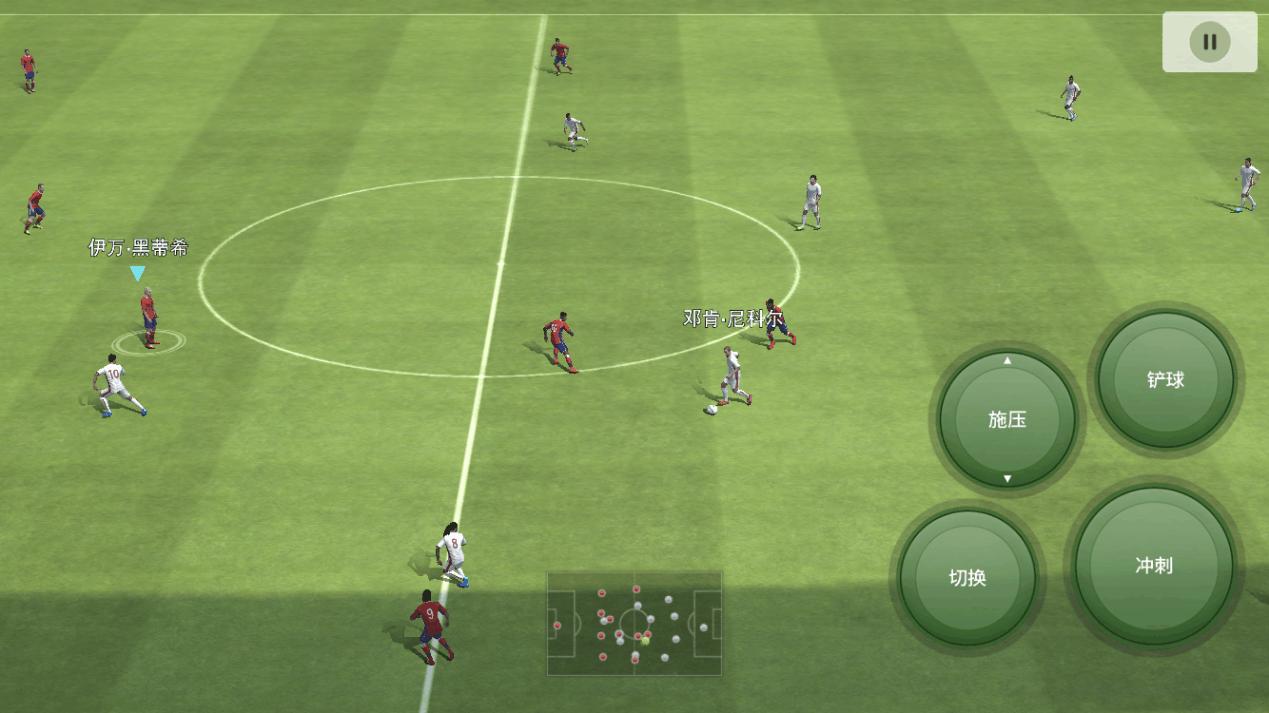1269x713 pixels.
Task: Tap the 铲球 slide tackle button
Action: (x=1165, y=380)
